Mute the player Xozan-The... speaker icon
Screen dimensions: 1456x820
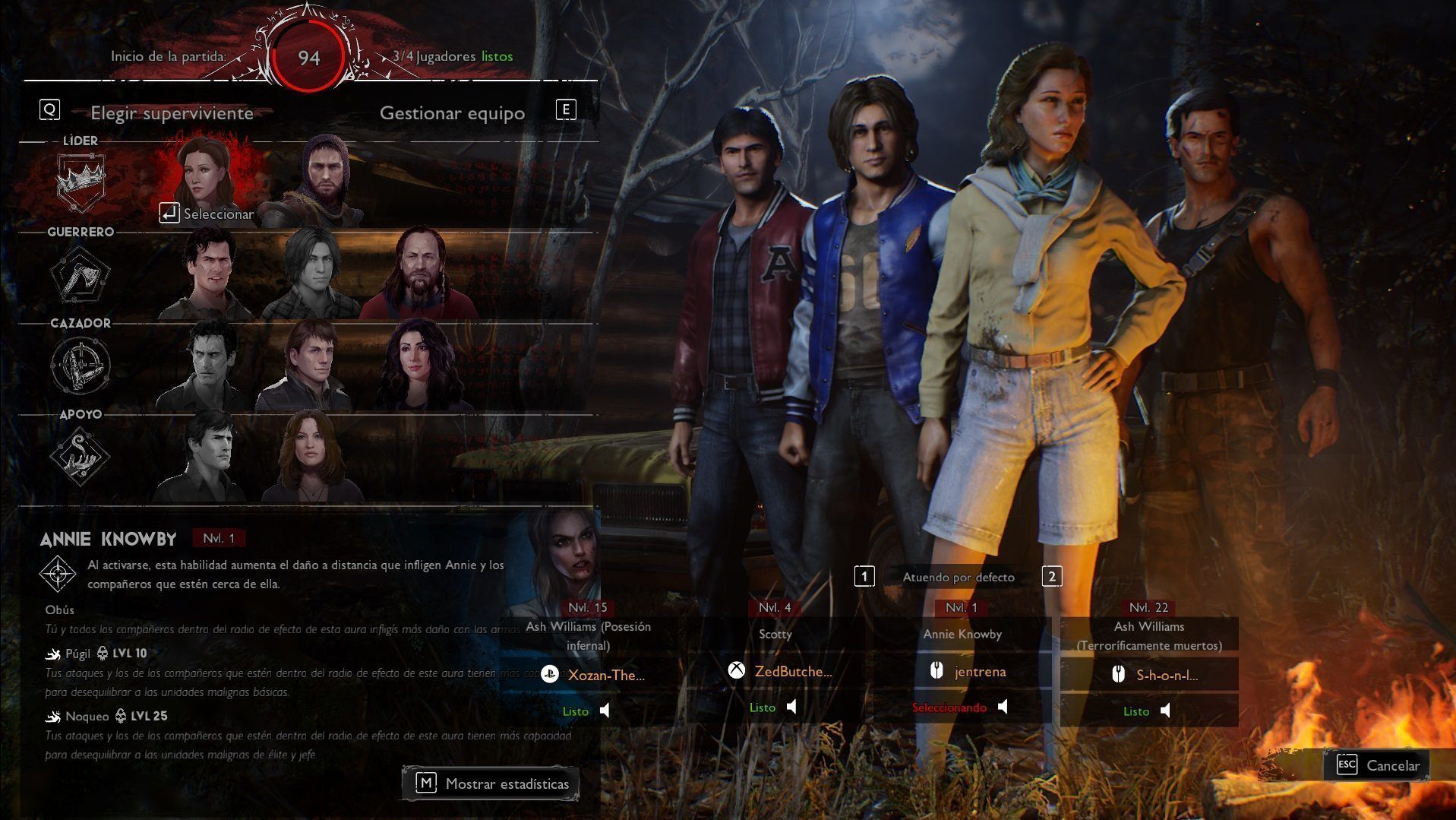(605, 711)
